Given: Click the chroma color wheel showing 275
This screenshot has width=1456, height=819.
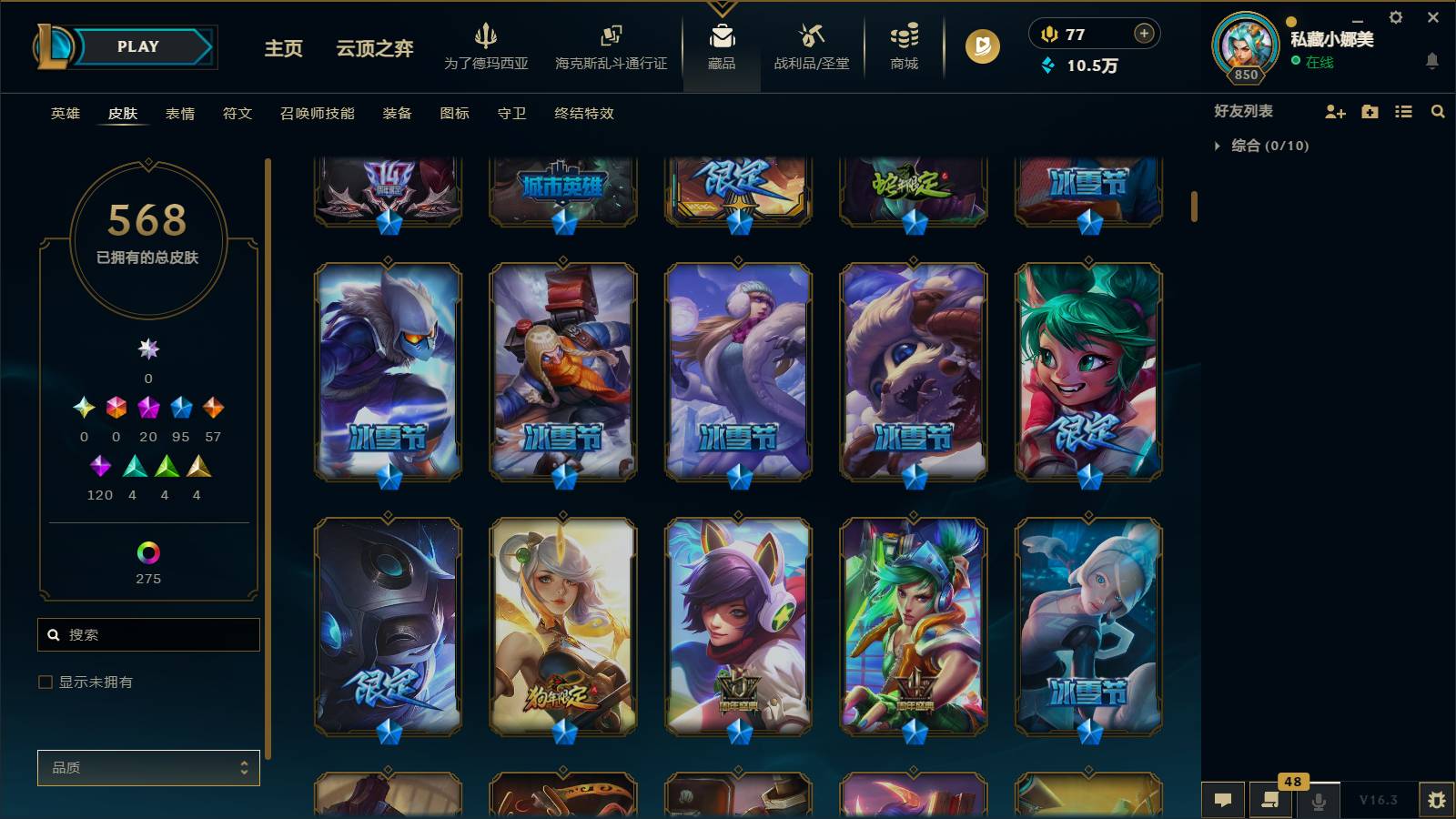Looking at the screenshot, I should click(147, 551).
